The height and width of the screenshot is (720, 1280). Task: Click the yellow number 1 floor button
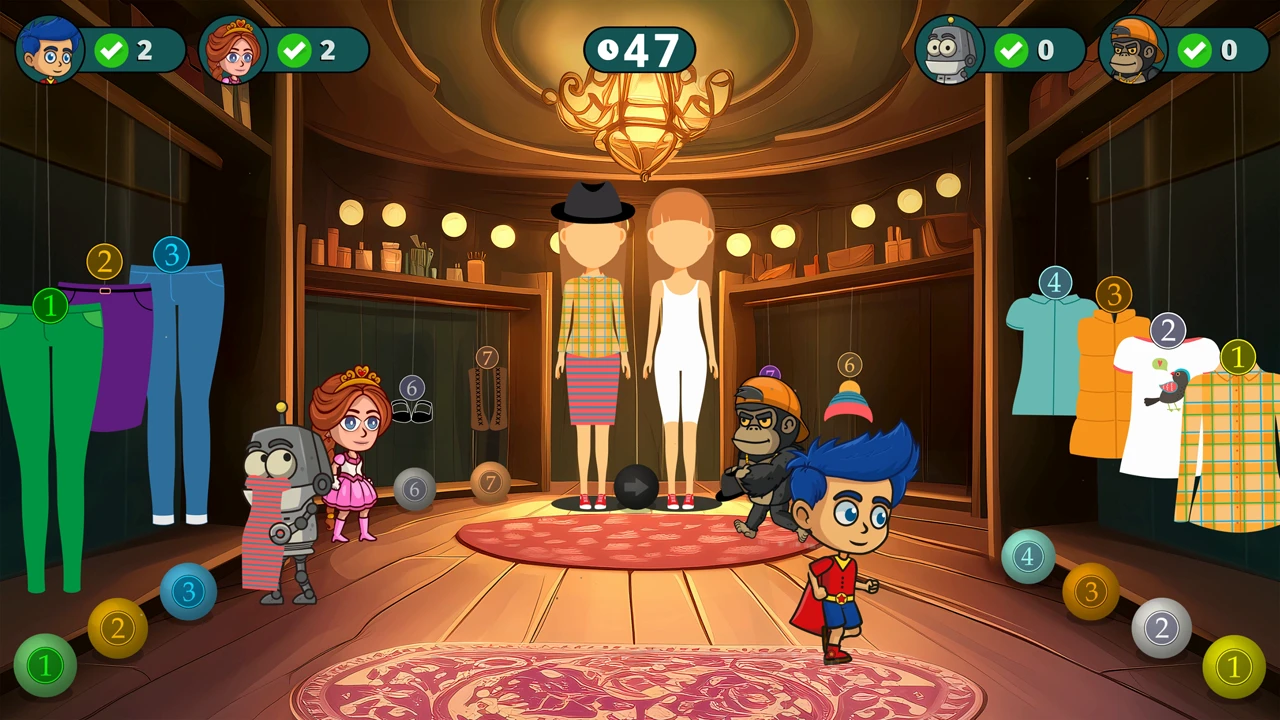click(1233, 666)
